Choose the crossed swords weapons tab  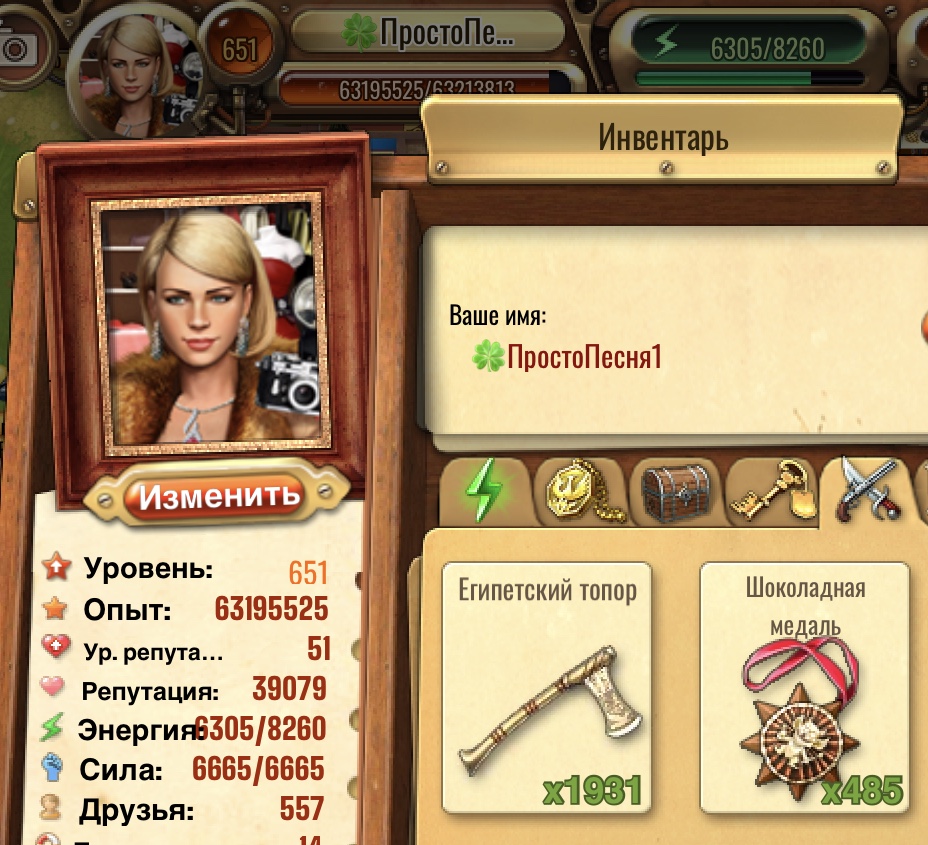(866, 490)
